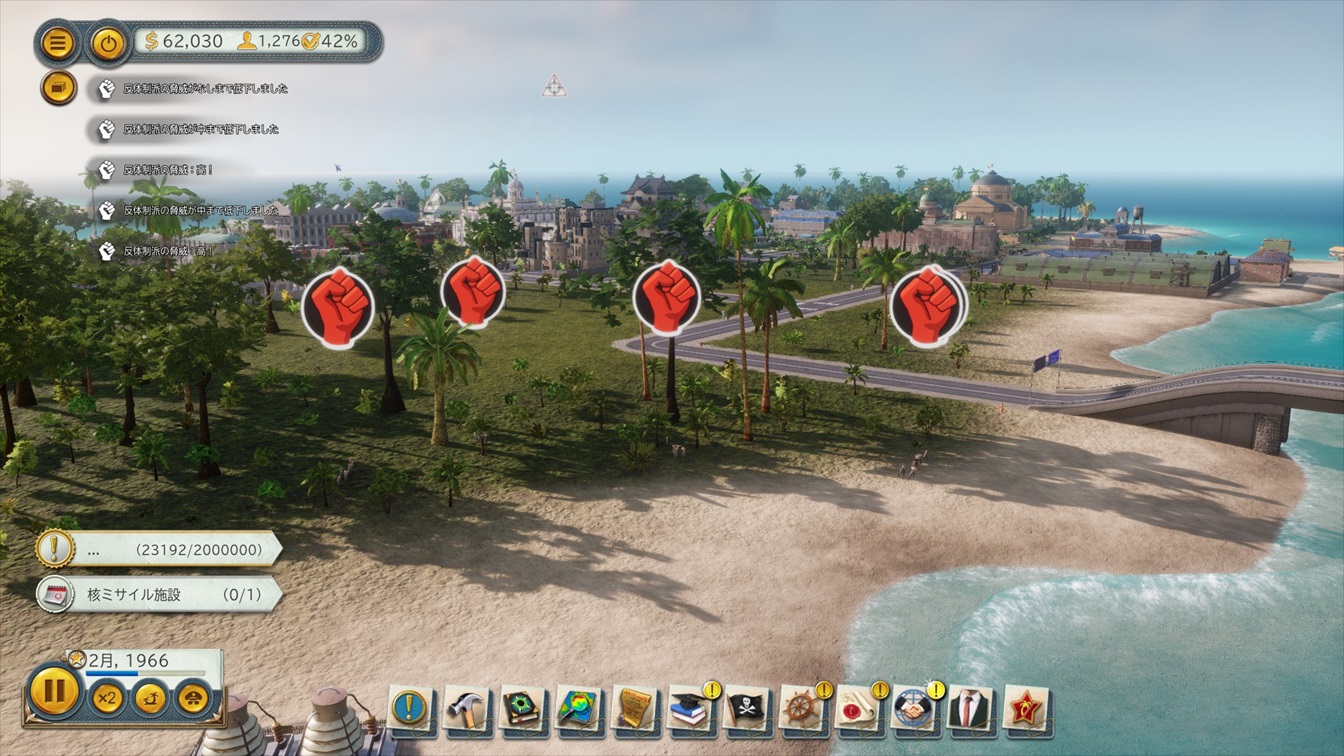Select the nuclear missile facility objective

160,595
